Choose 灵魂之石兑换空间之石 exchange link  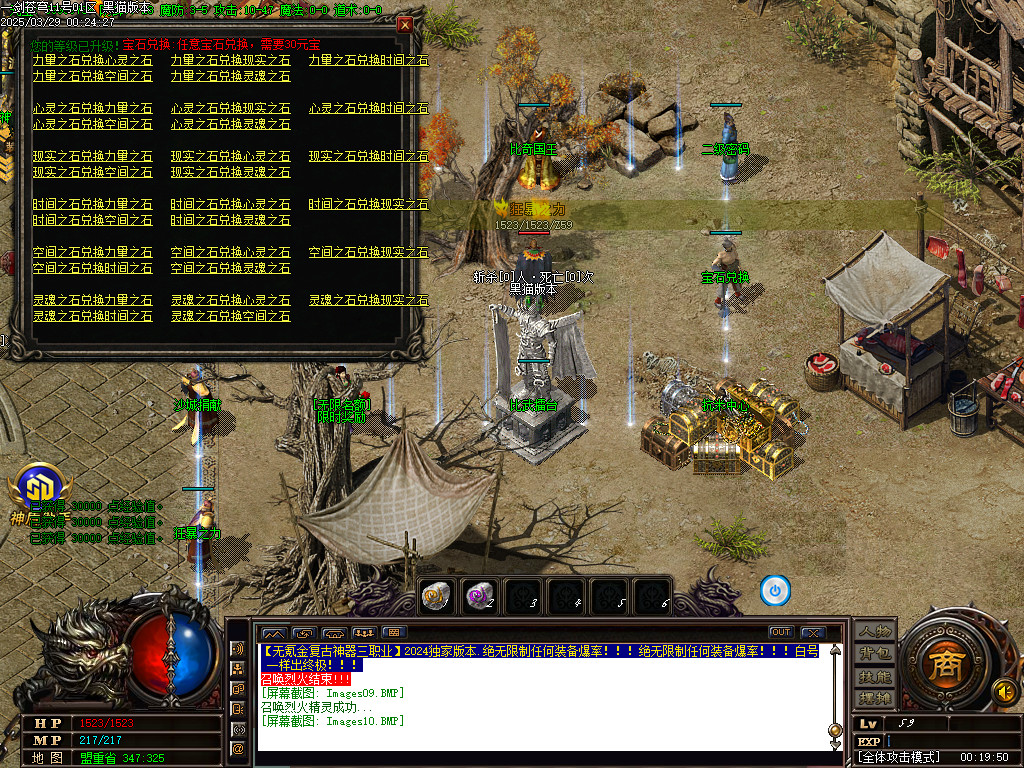230,316
